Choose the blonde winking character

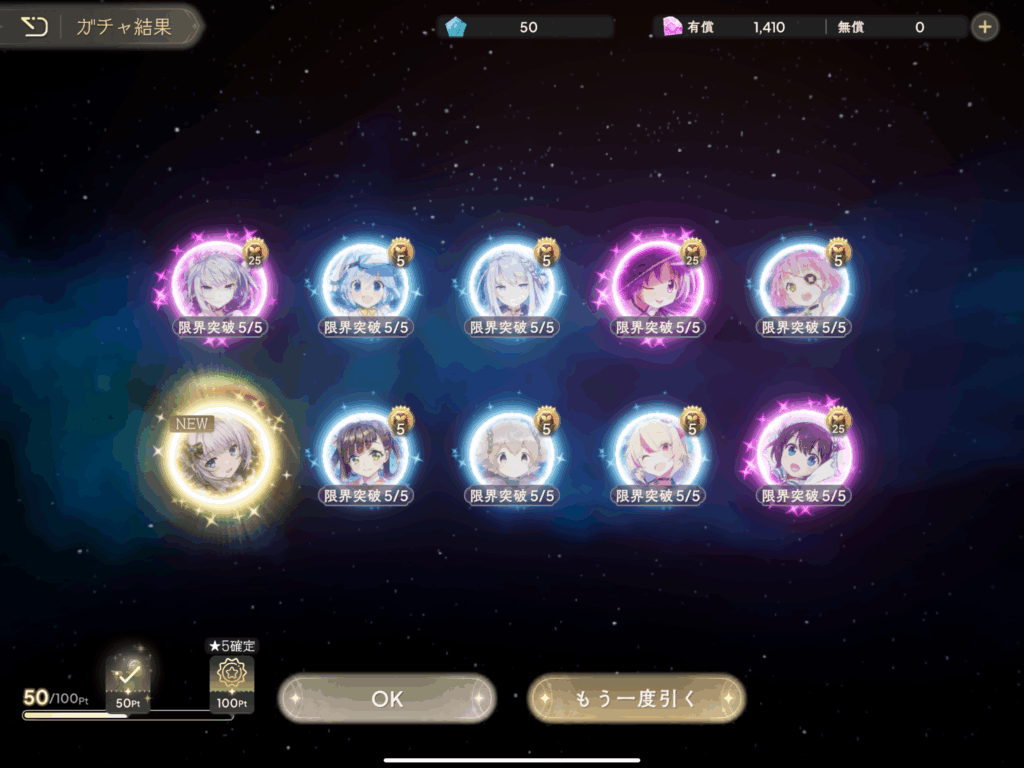coord(657,456)
